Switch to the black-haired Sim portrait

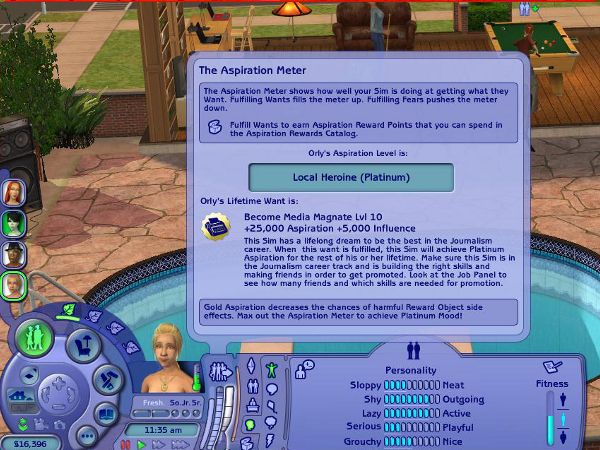pos(13,222)
